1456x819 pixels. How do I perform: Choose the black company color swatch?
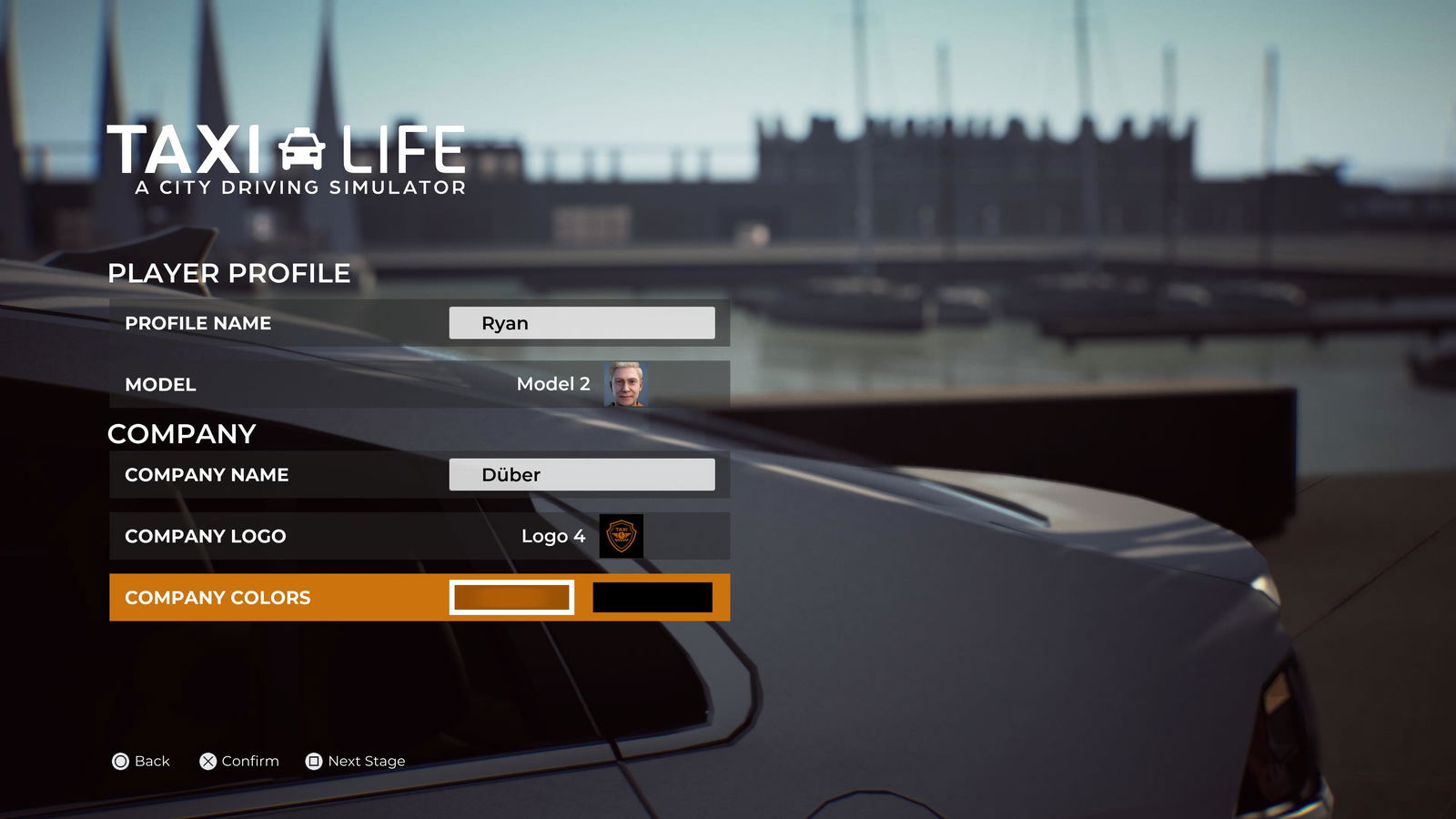click(652, 598)
